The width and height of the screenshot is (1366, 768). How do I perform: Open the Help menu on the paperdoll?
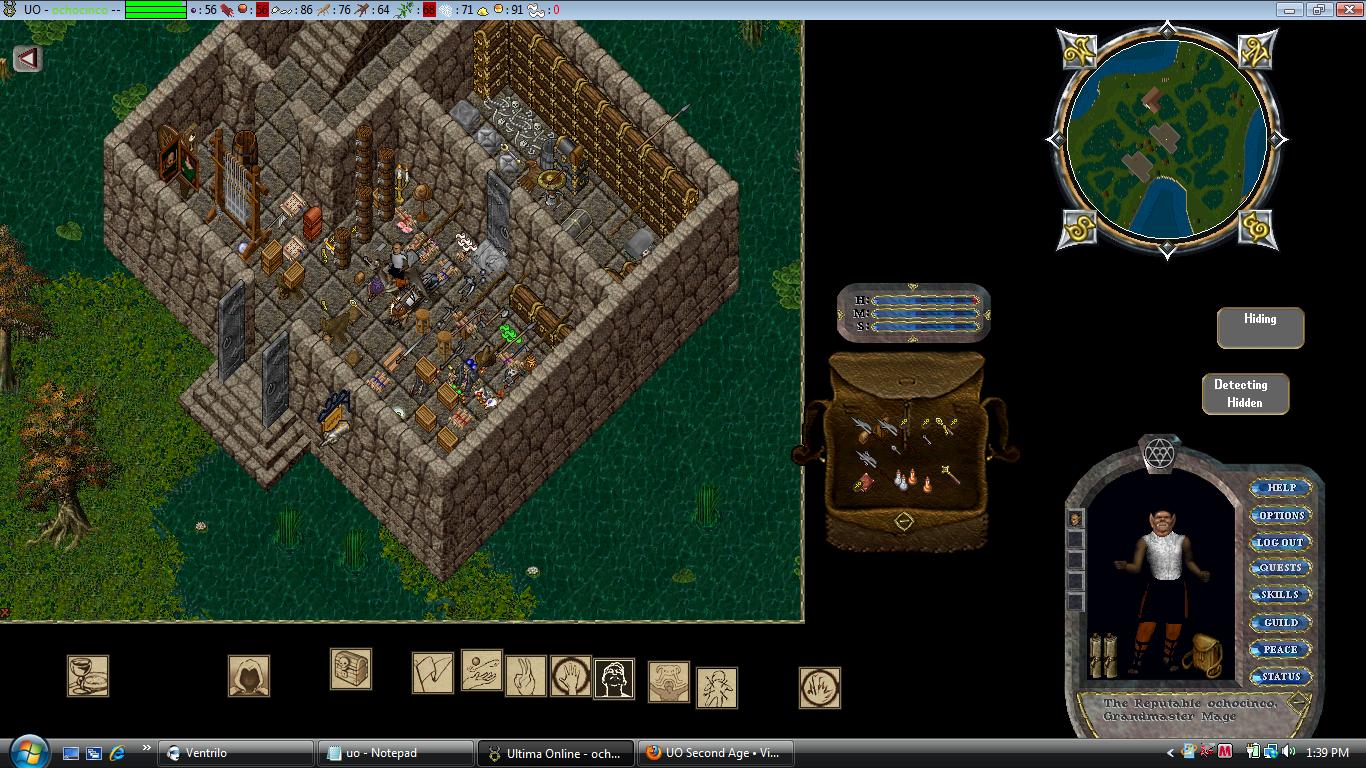coord(1281,488)
